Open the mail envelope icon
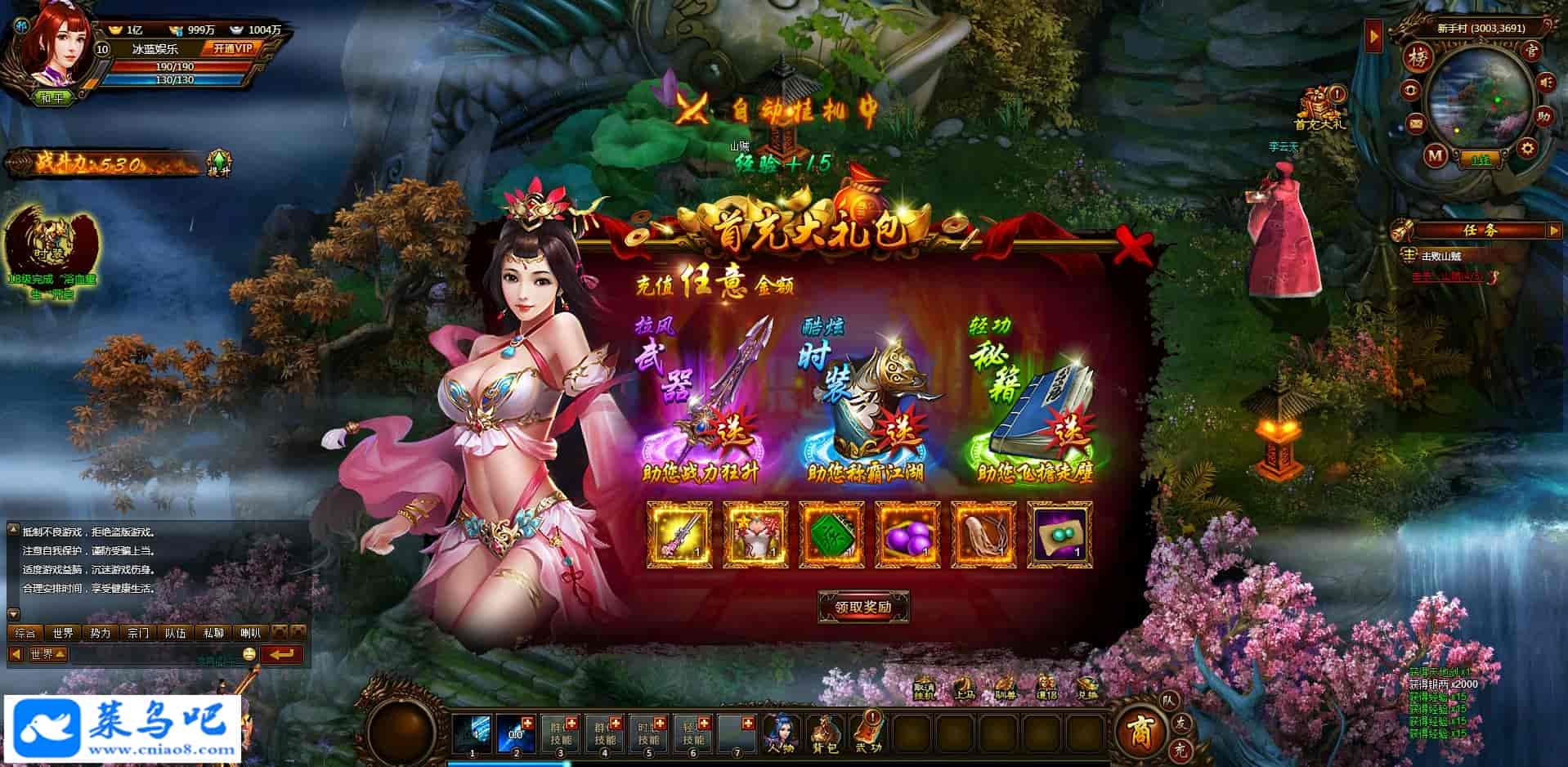The width and height of the screenshot is (1568, 767). click(1416, 123)
